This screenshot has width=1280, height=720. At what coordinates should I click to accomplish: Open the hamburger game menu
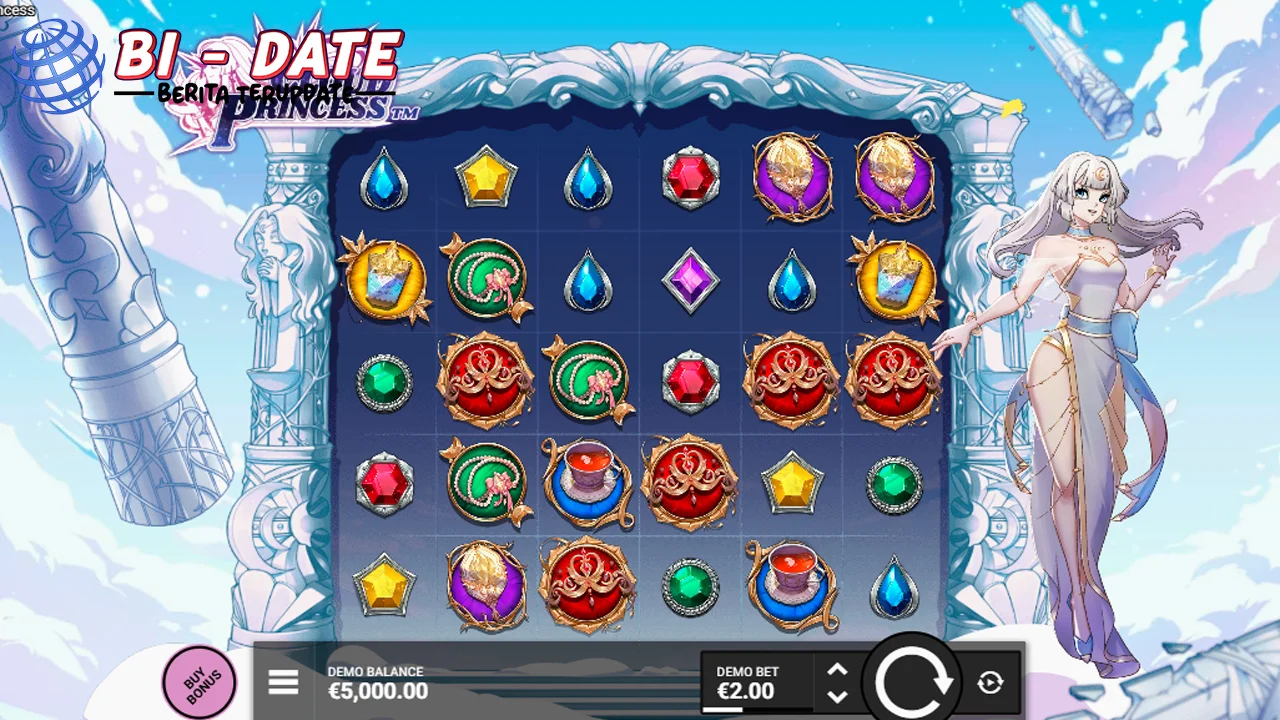point(284,682)
